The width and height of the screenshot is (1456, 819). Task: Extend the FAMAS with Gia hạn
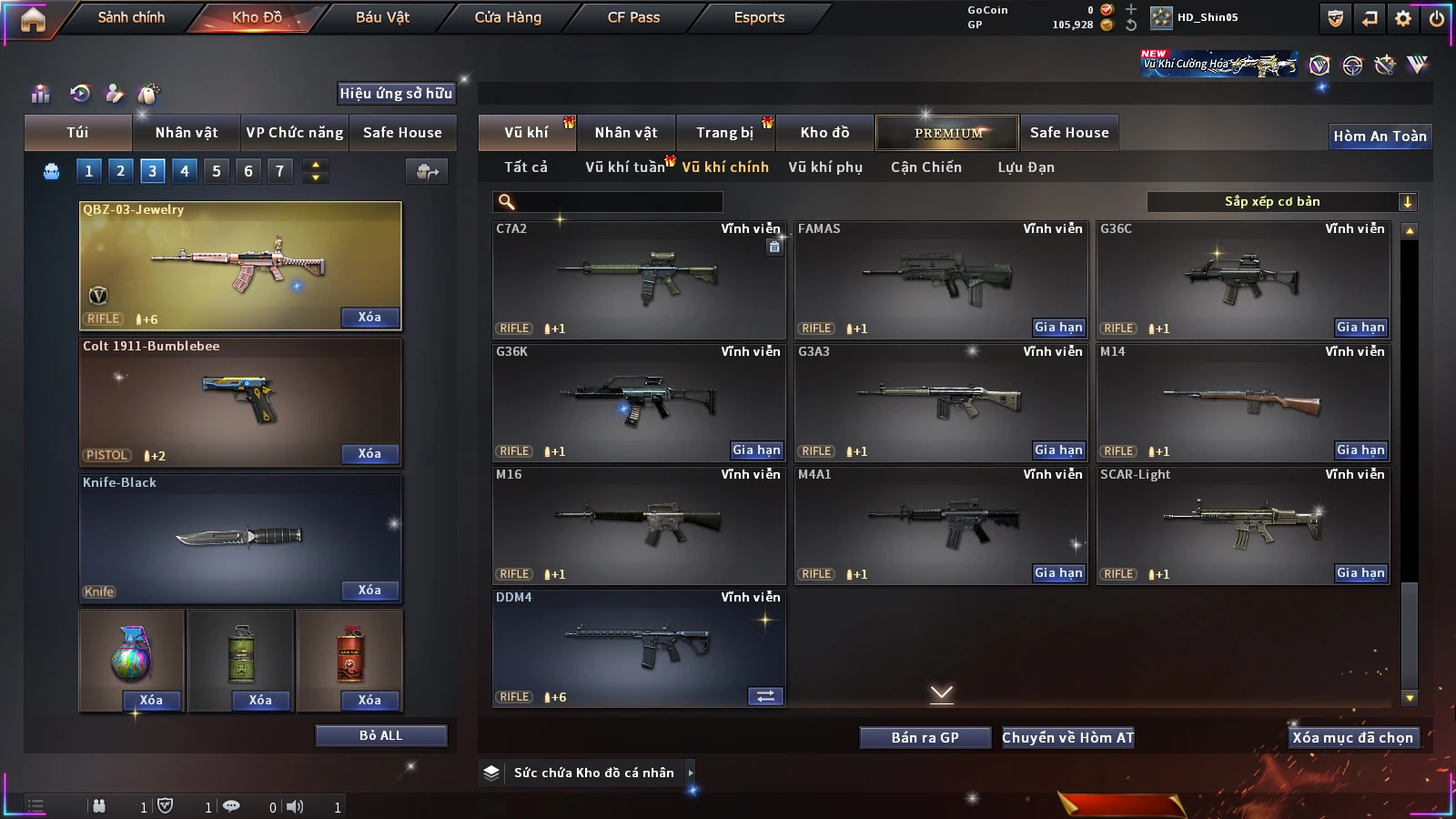tap(1058, 328)
